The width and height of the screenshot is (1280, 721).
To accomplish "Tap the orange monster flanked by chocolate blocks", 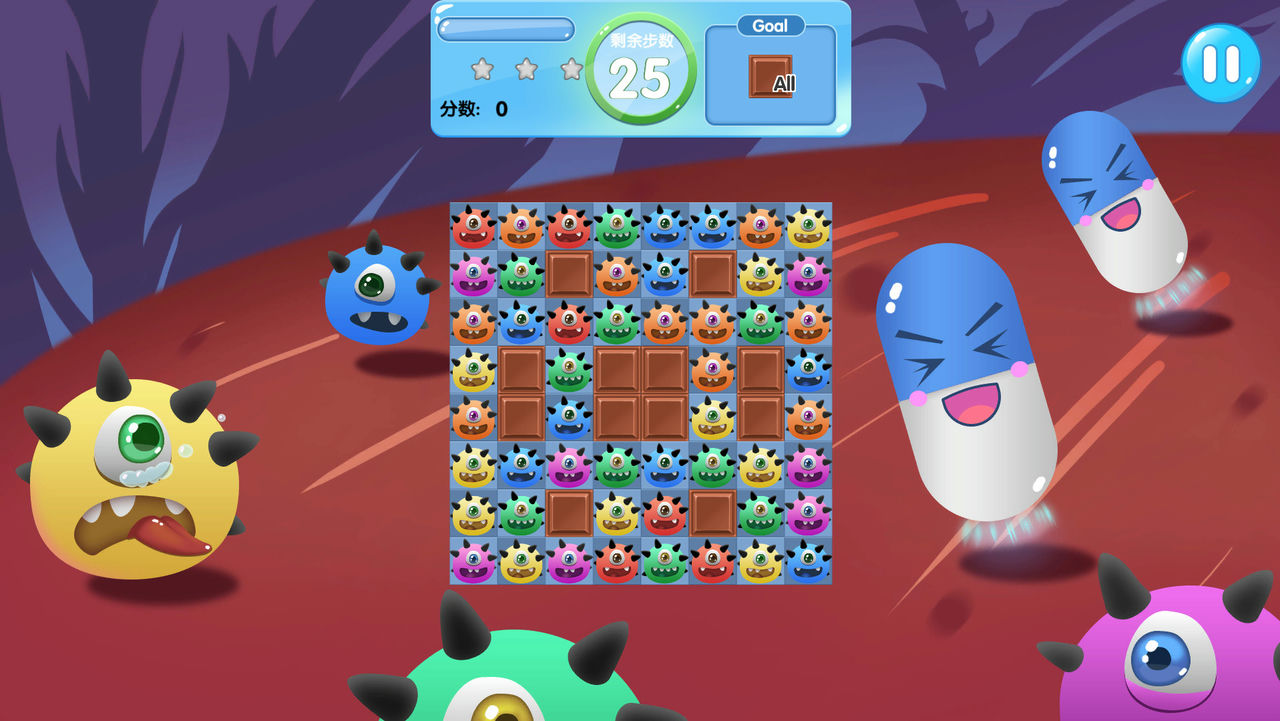I will (x=712, y=369).
